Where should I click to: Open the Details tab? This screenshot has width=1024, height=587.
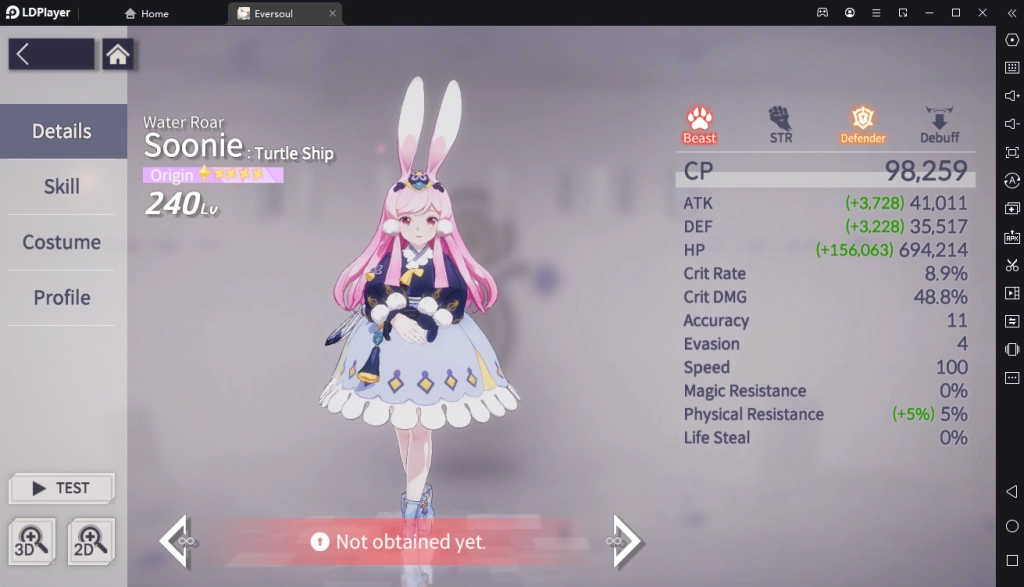pos(62,131)
